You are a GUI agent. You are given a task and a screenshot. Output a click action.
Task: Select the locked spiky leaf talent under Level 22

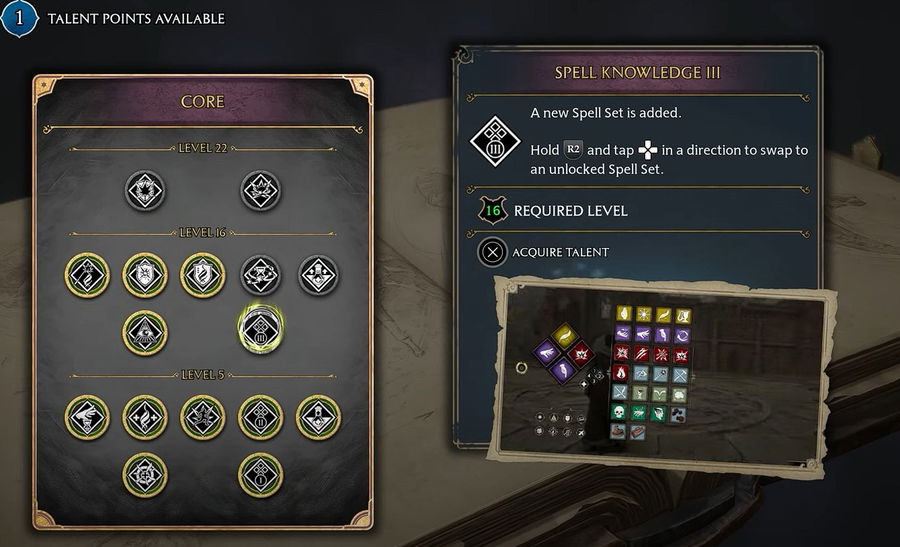tap(260, 190)
